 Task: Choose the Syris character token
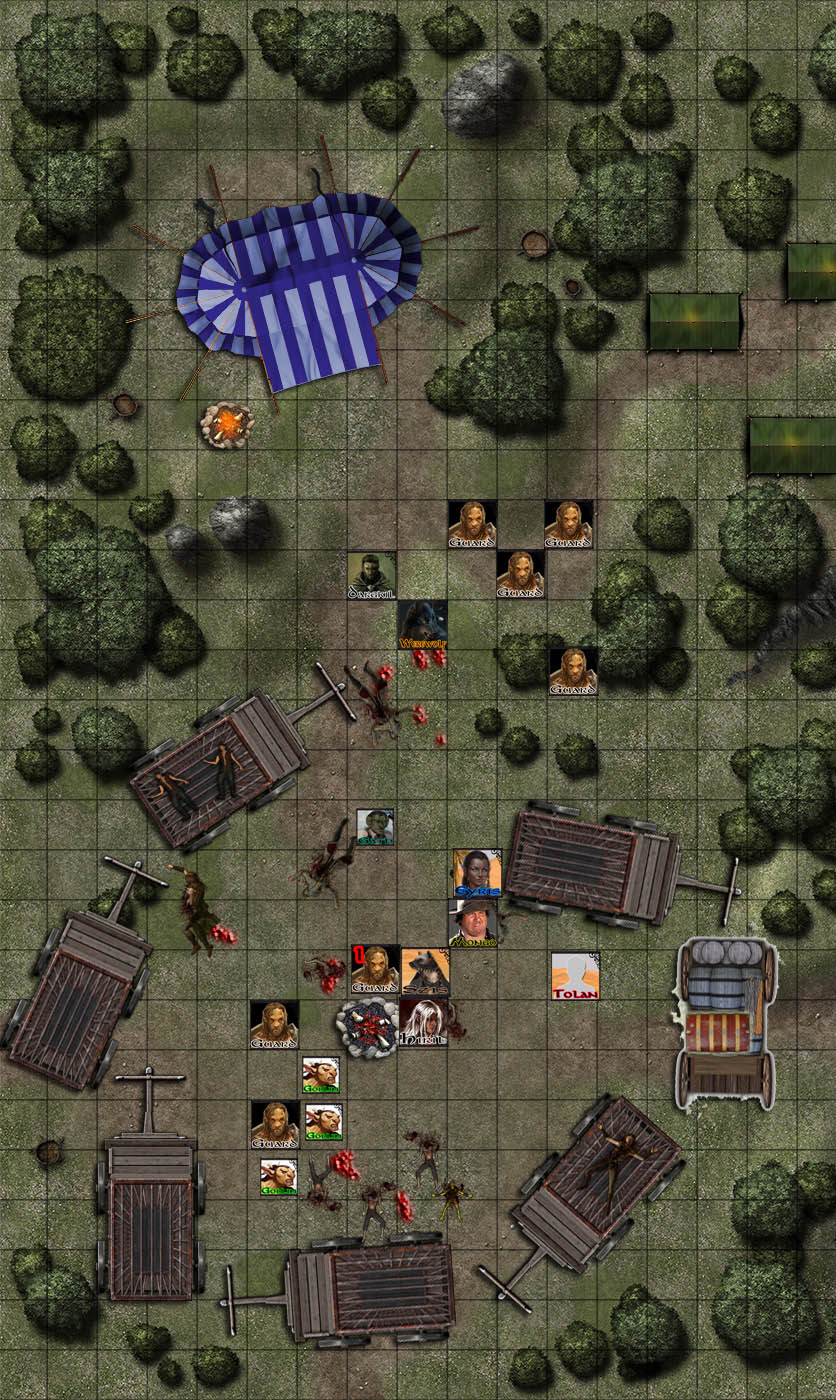(x=475, y=873)
